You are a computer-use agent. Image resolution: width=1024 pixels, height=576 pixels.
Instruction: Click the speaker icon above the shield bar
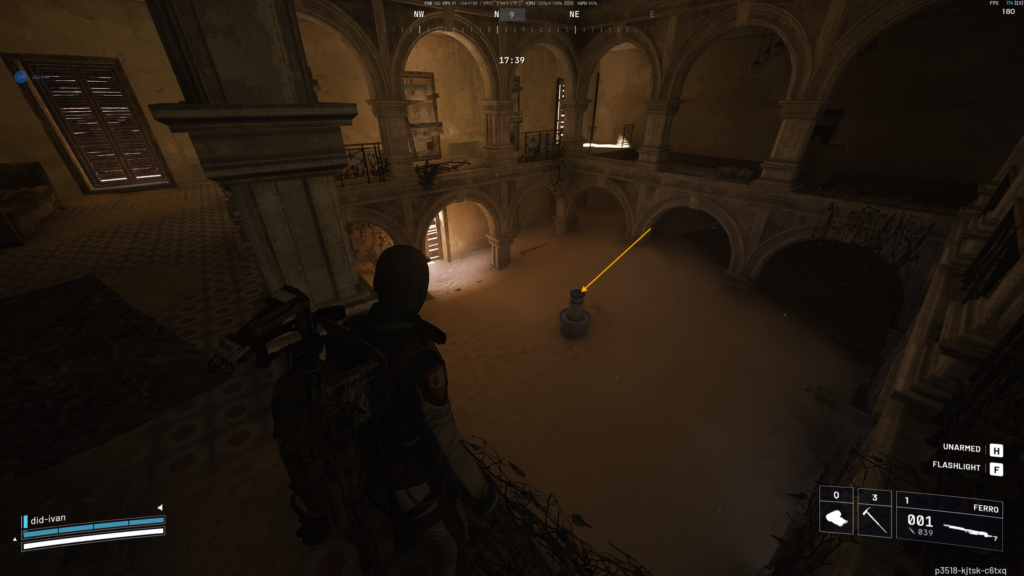[159, 507]
